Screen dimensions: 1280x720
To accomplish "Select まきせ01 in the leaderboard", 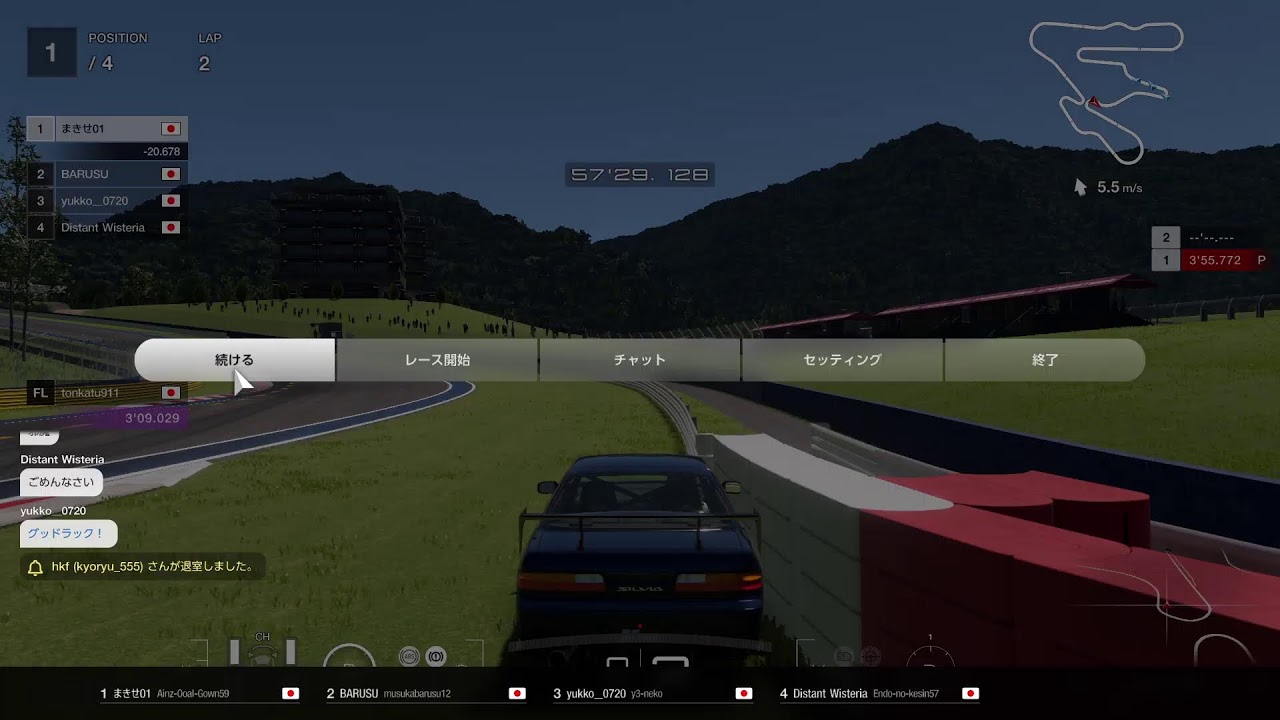I will coord(108,129).
